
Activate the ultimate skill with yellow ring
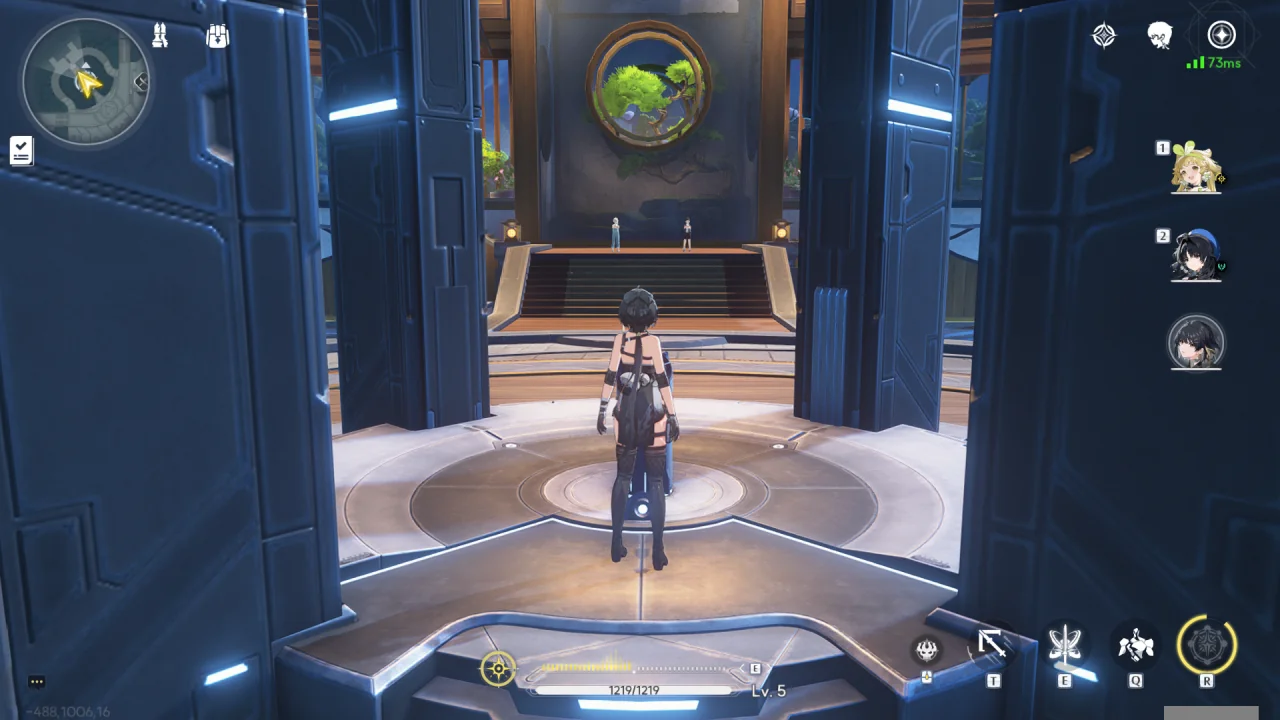pos(1207,645)
